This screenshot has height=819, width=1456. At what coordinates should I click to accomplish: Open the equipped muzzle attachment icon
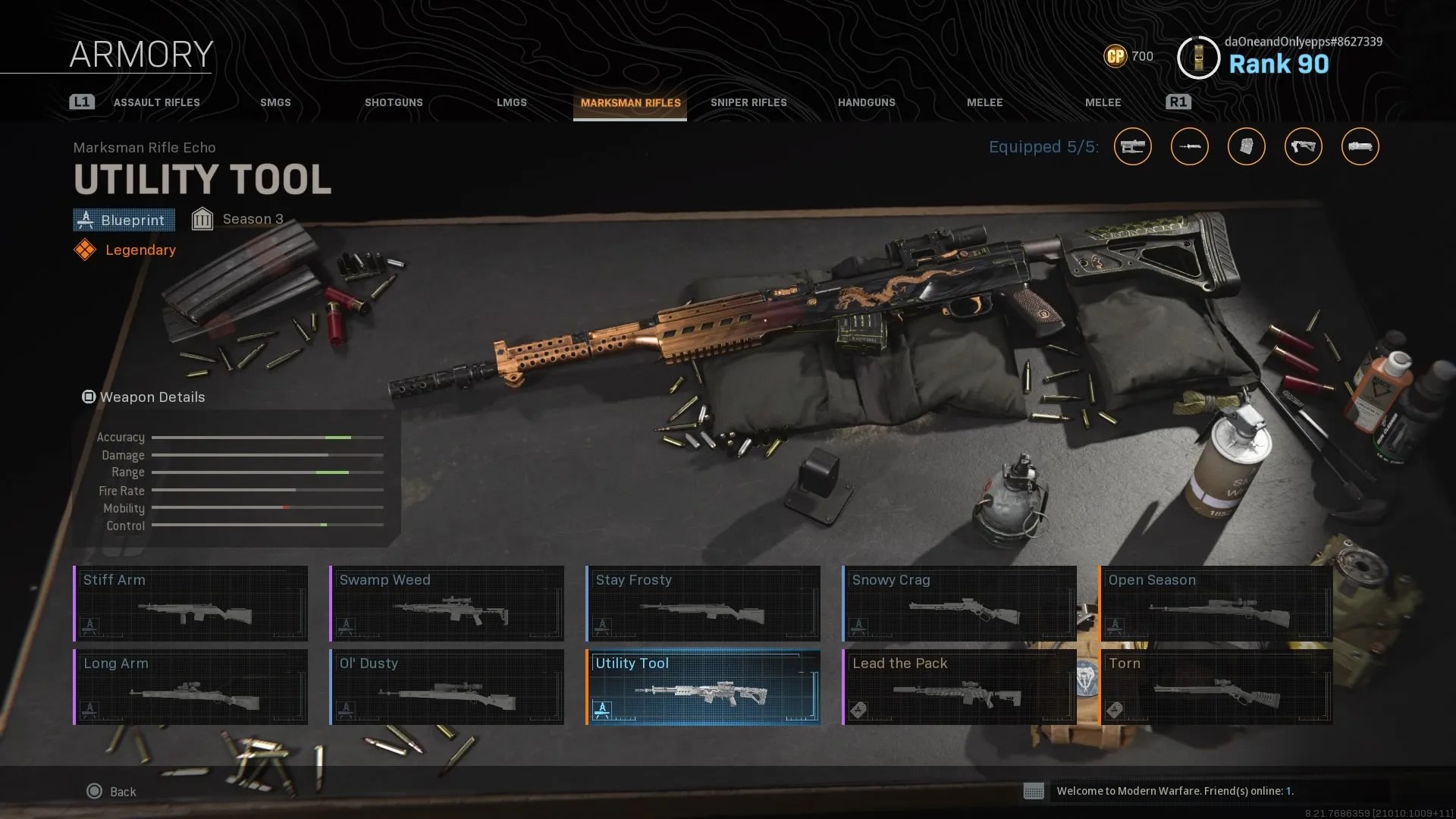(1360, 146)
